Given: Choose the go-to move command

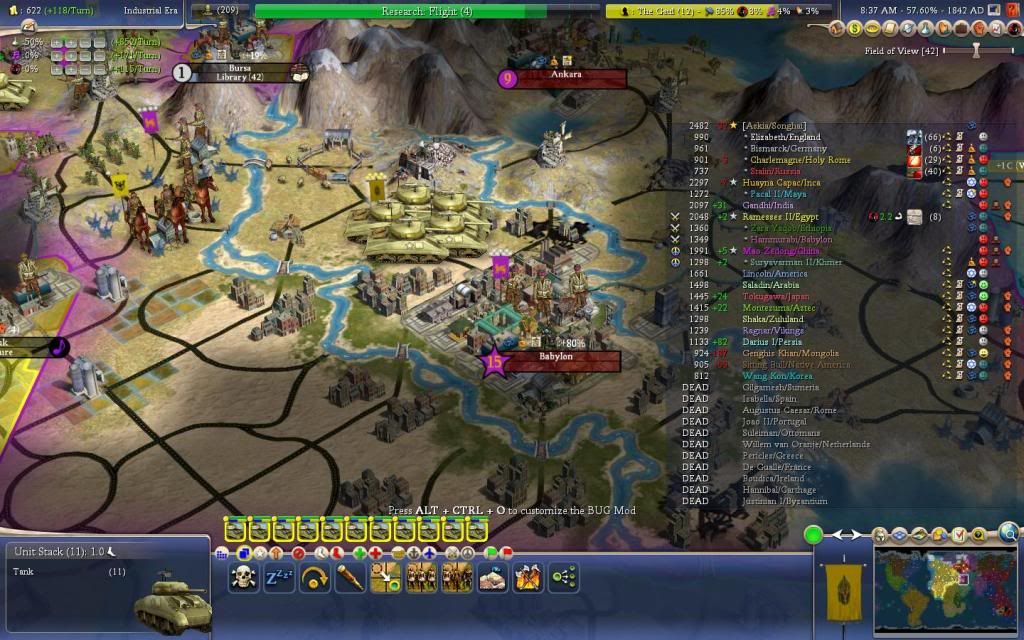Looking at the screenshot, I should (x=386, y=577).
